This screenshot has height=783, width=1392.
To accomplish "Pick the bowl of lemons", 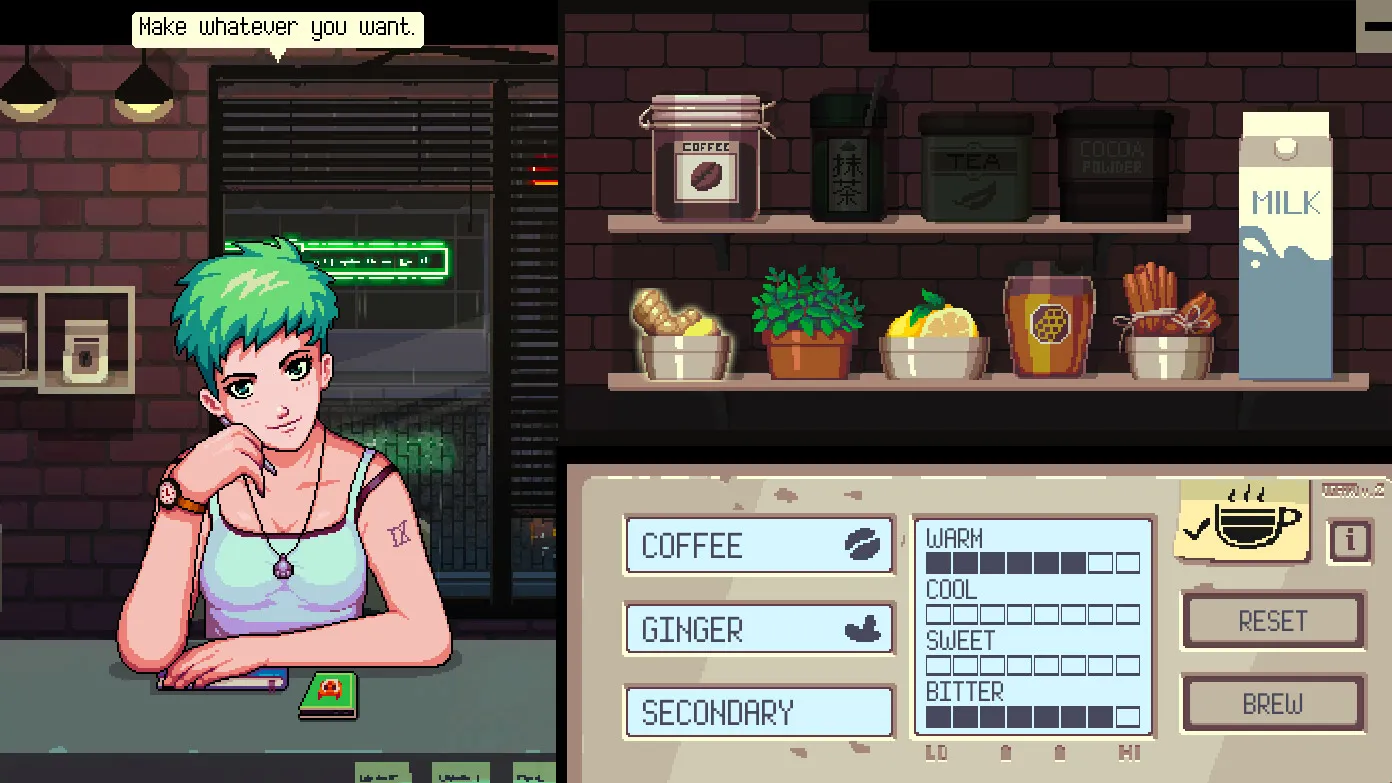I will click(x=933, y=339).
